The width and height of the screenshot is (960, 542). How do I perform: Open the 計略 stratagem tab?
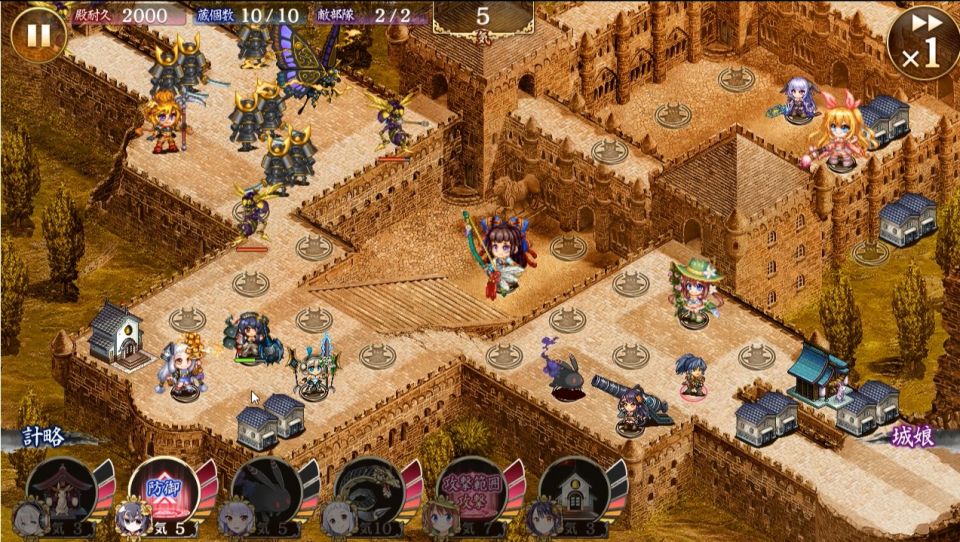(45, 437)
